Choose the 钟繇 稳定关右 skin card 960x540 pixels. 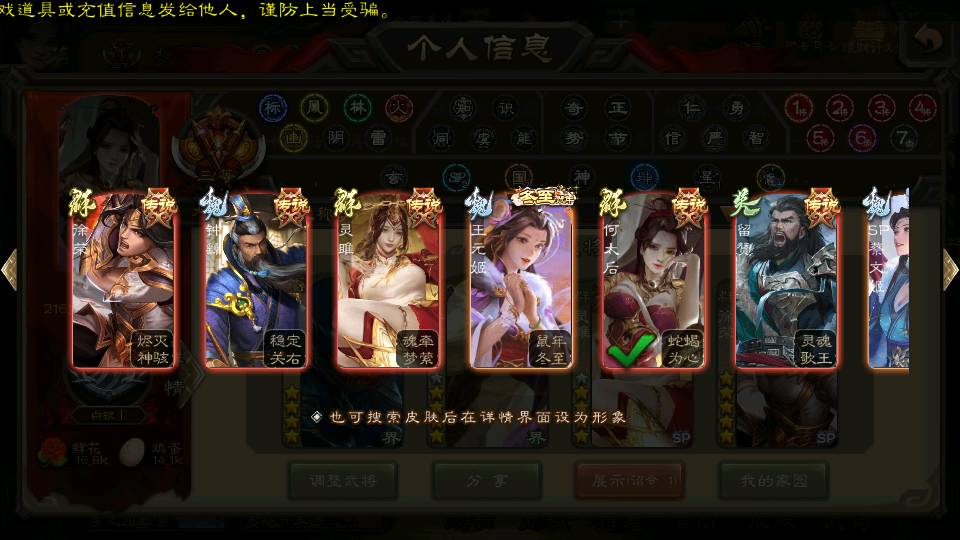point(256,280)
